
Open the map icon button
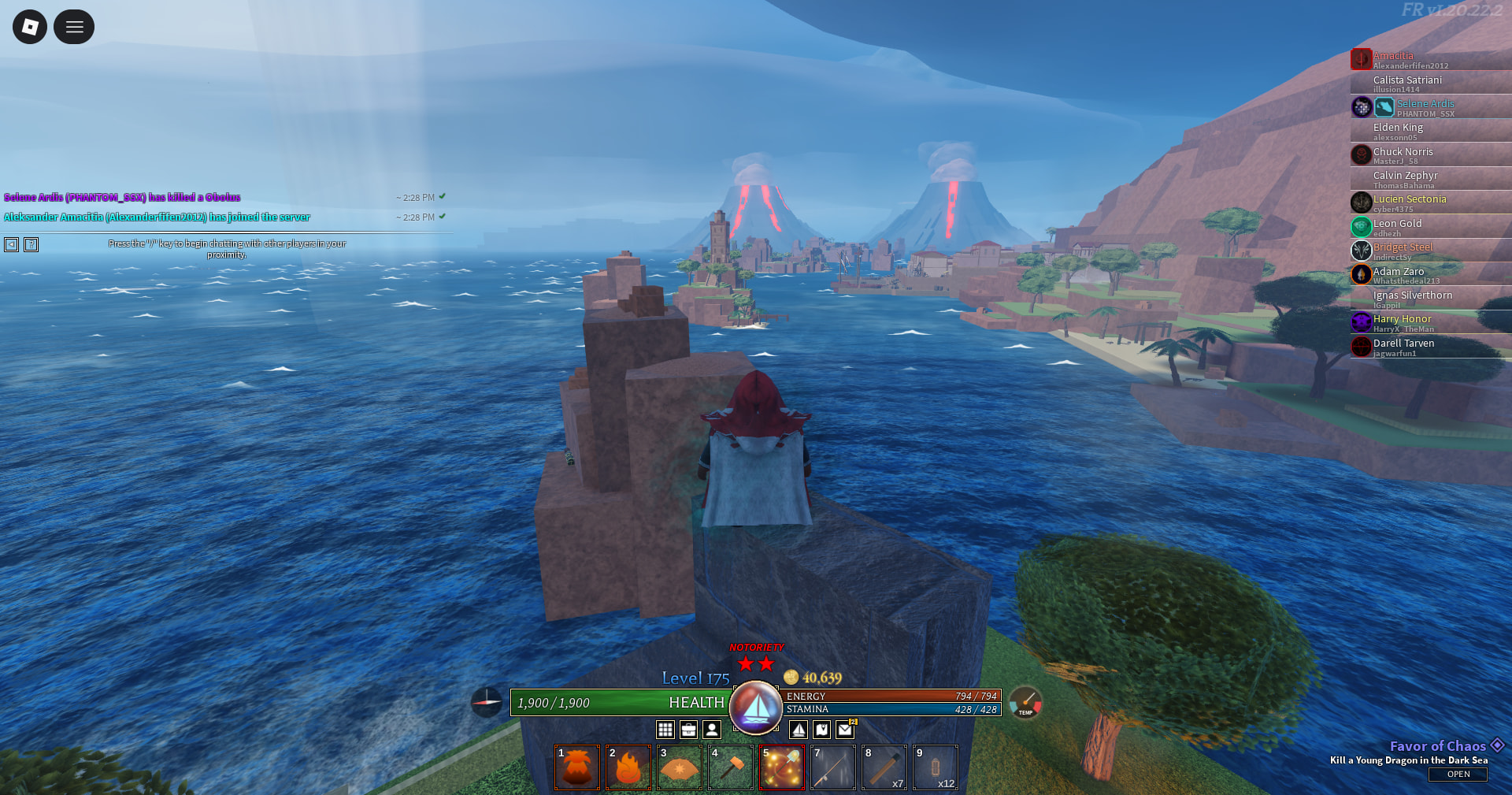click(822, 730)
